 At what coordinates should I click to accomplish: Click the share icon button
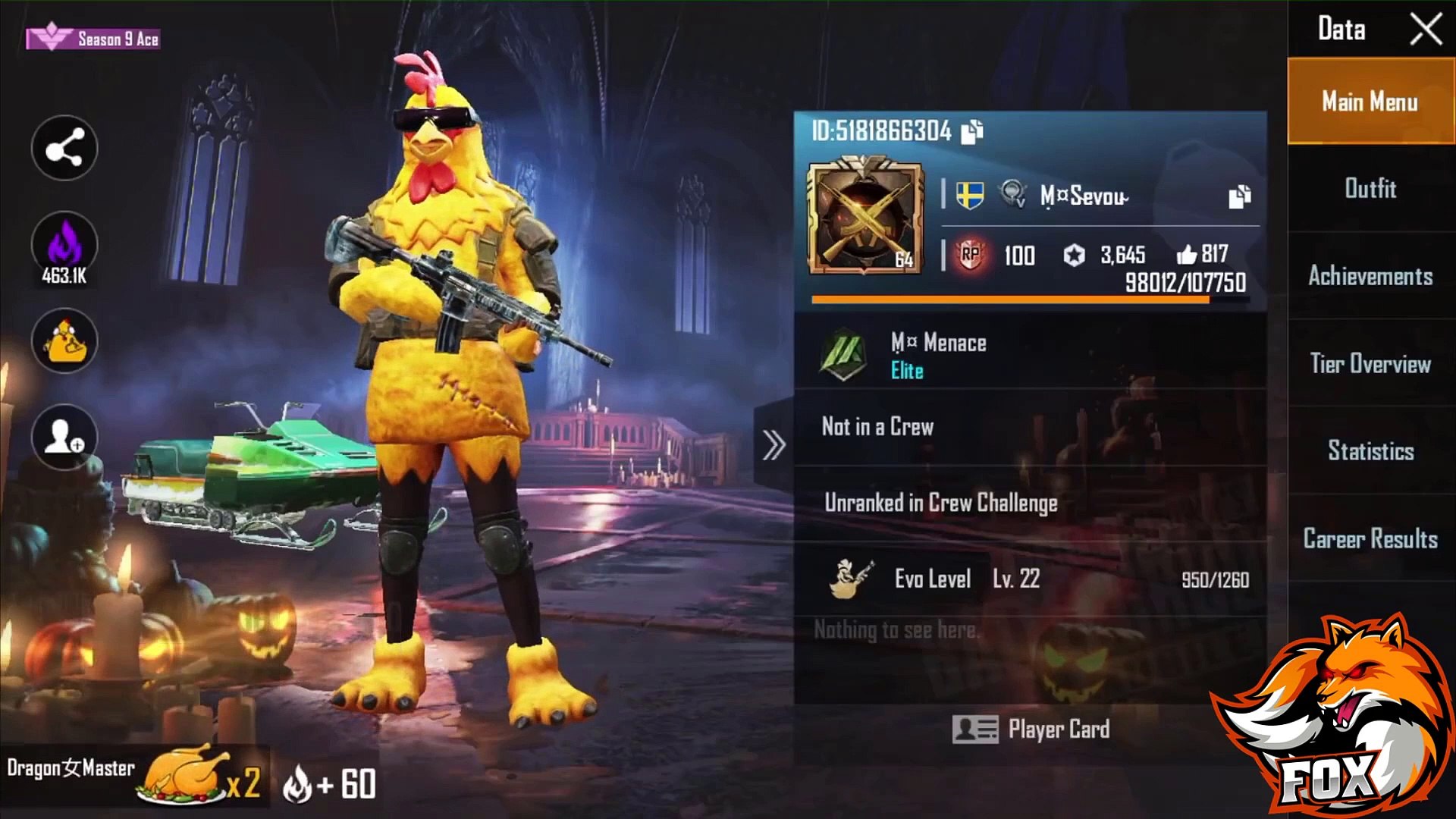(64, 149)
